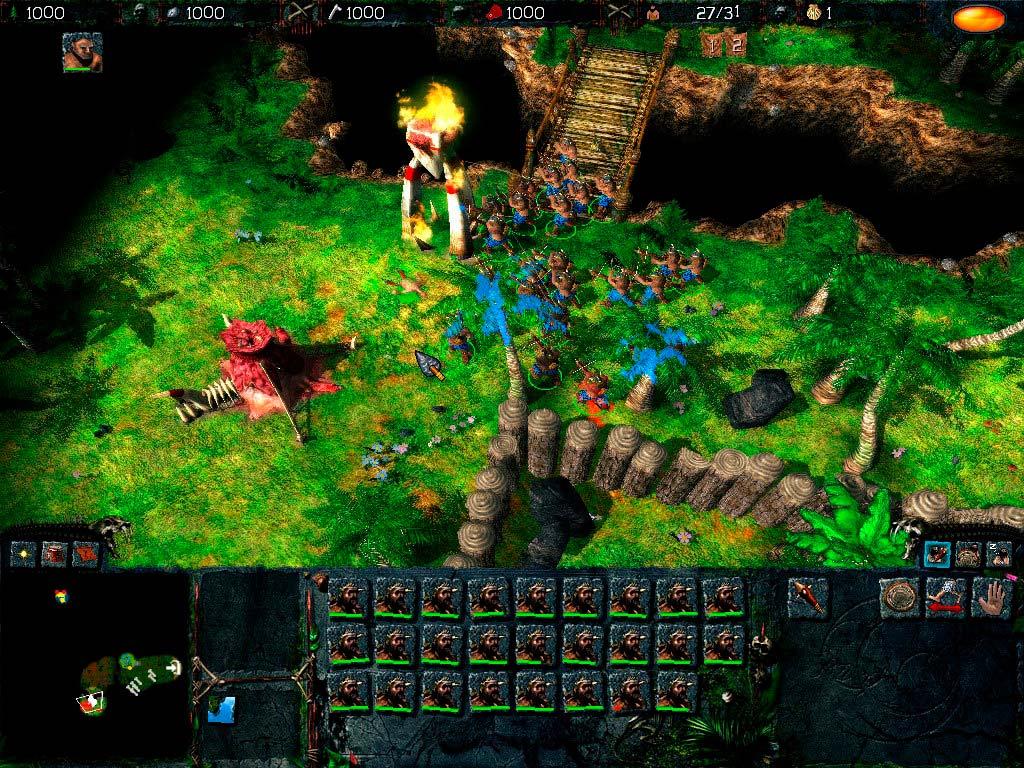Select the blue-highlighted stance icon

[937, 554]
